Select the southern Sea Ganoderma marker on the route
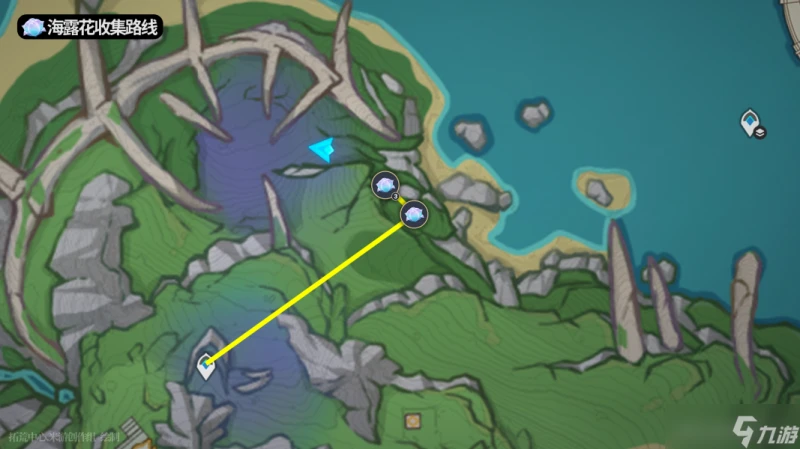This screenshot has height=449, width=800. [x=414, y=213]
